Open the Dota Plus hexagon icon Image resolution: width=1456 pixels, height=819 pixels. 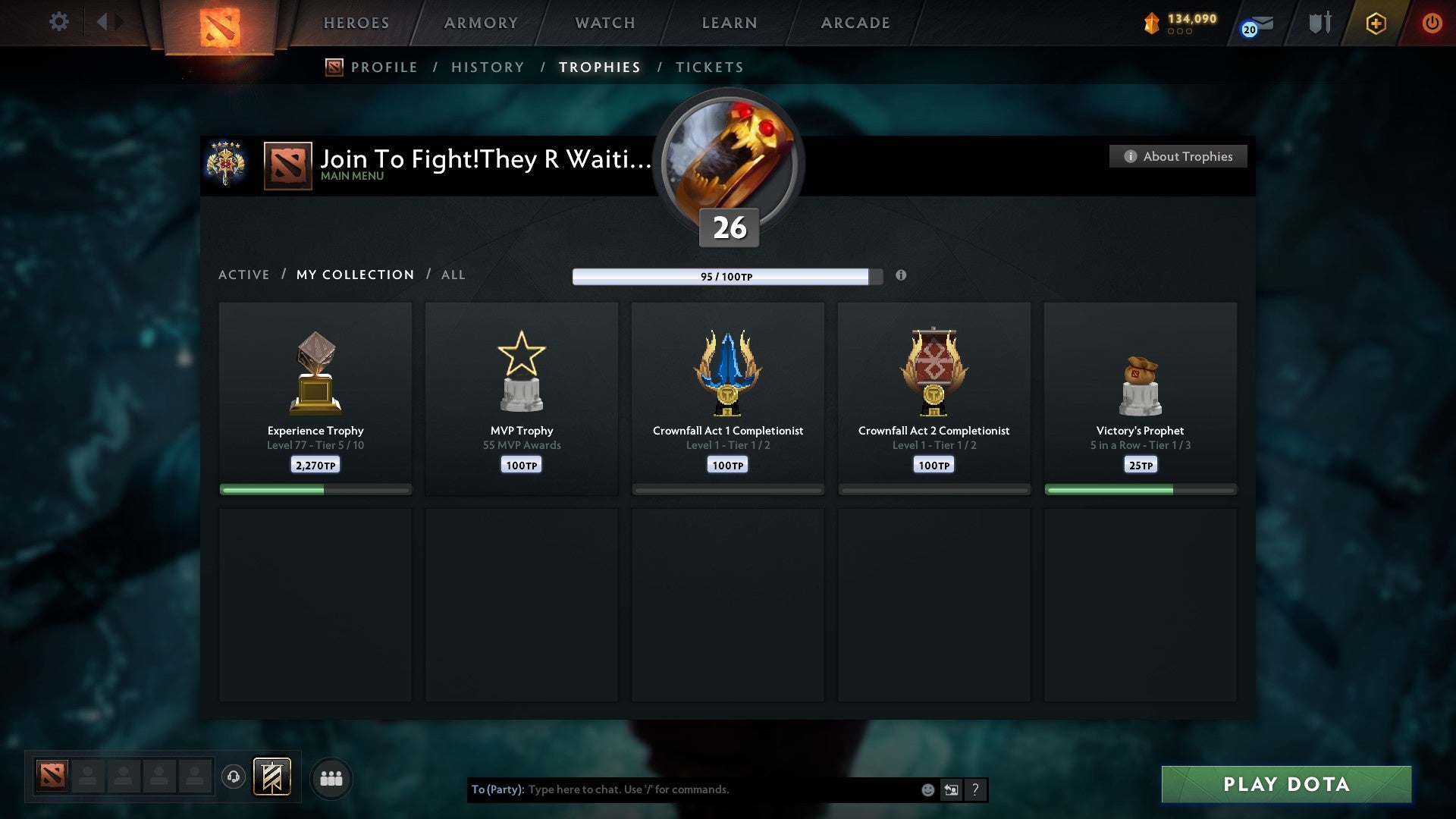[x=1375, y=23]
